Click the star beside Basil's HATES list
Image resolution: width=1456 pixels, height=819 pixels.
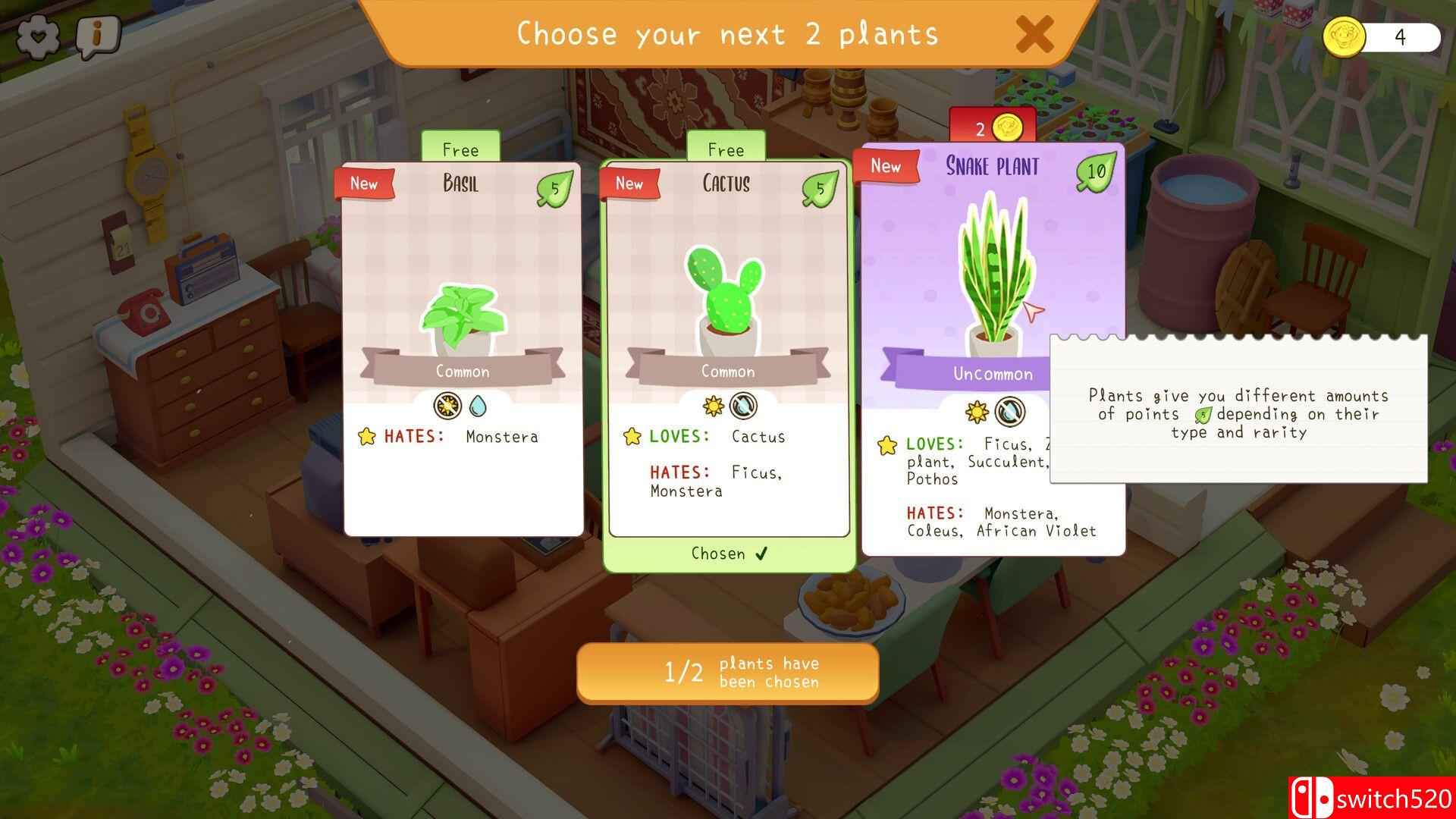366,436
